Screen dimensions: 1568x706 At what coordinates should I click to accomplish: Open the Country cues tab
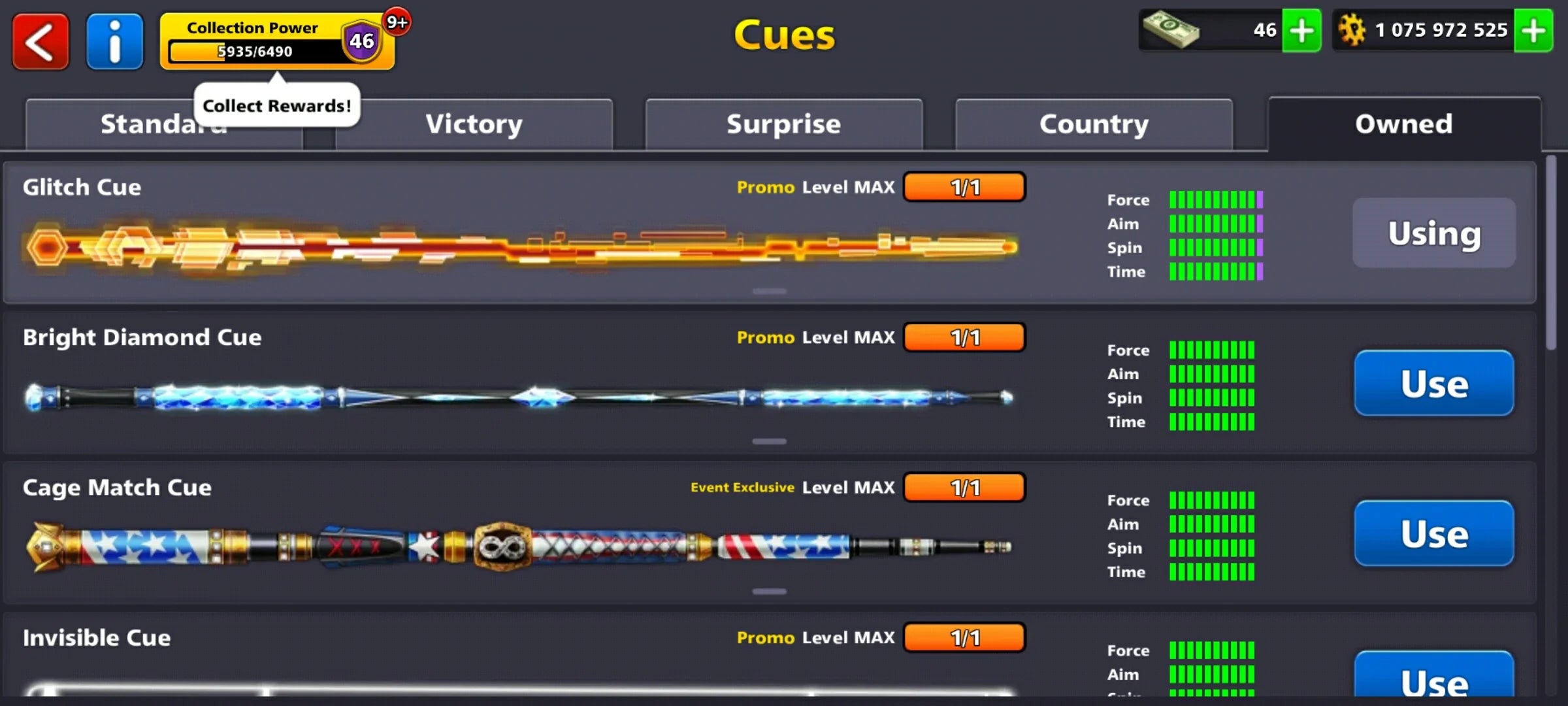click(x=1093, y=123)
